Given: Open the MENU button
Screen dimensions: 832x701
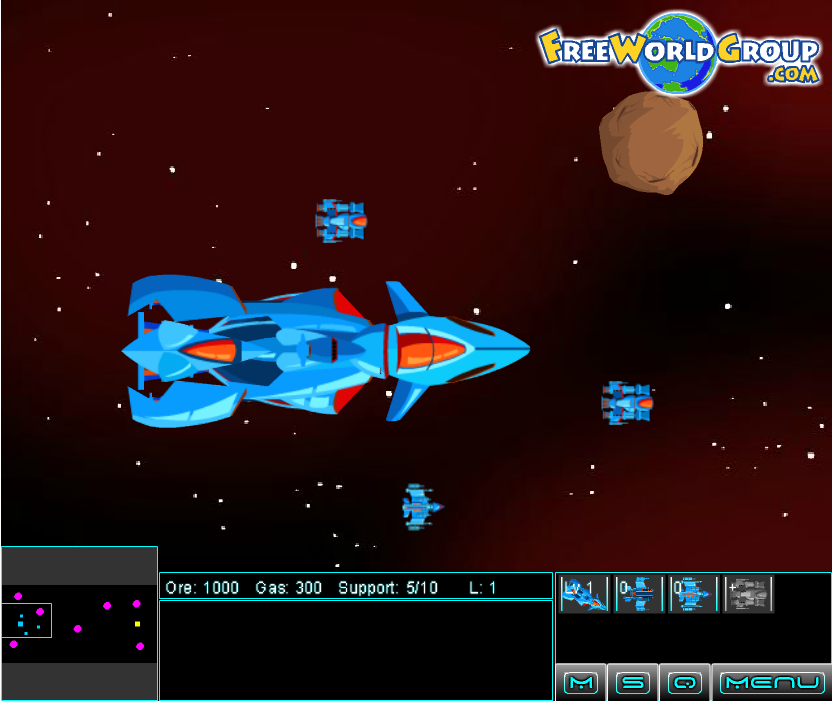Looking at the screenshot, I should click(771, 683).
